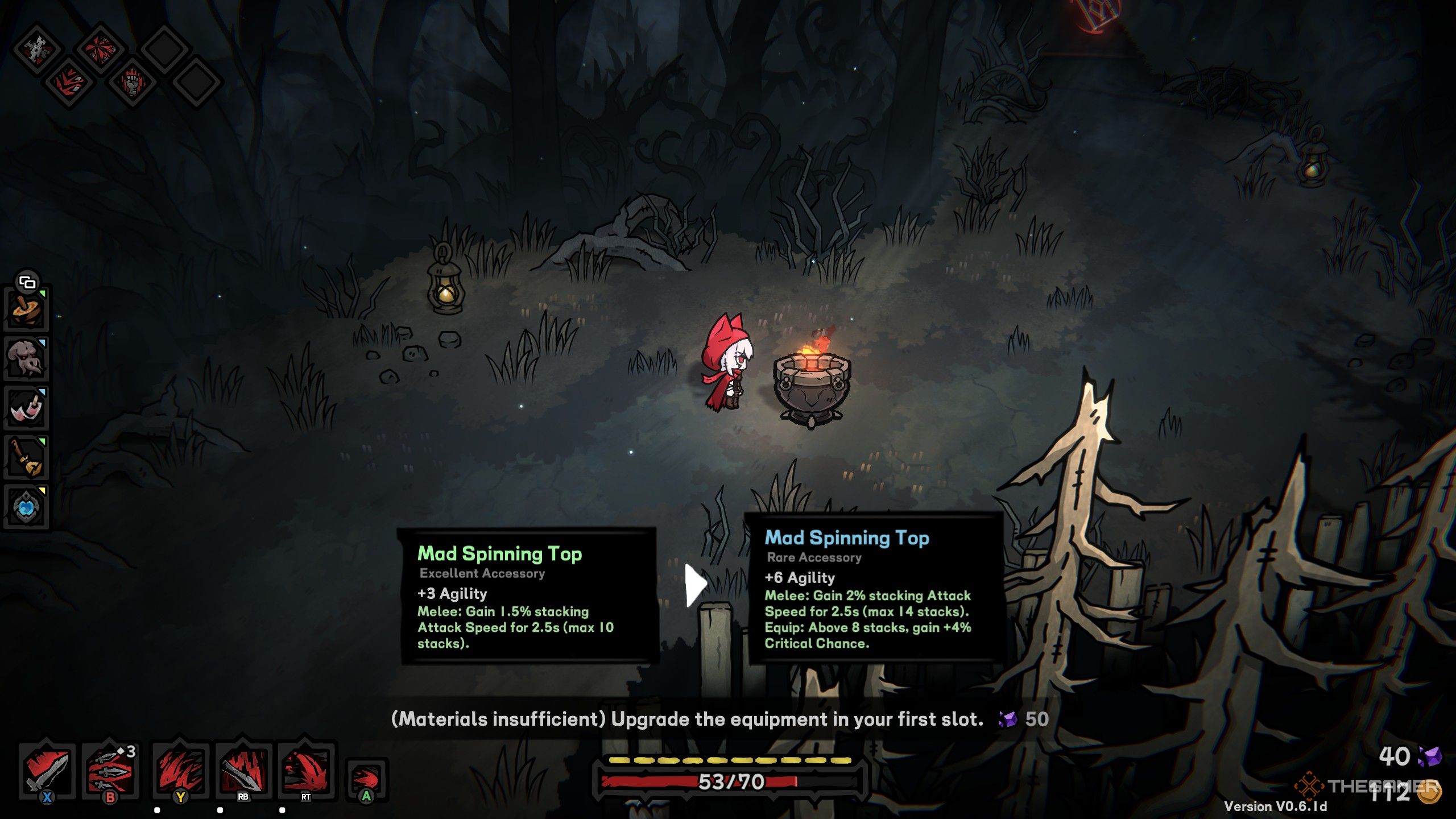The image size is (1456, 819).
Task: Toggle the equipment panel swap icon
Action: [27, 282]
